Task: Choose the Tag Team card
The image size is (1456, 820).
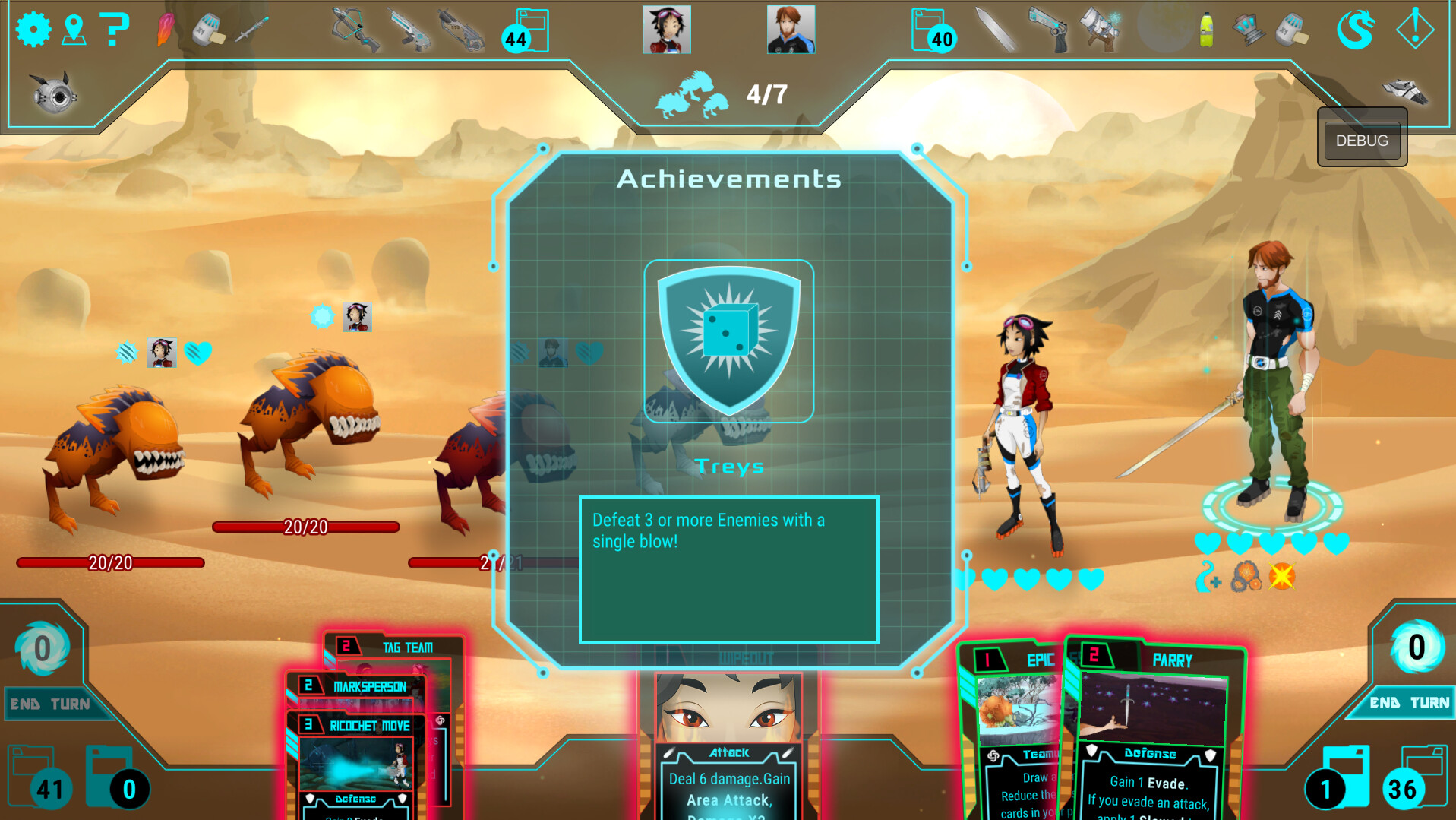Action: (406, 647)
